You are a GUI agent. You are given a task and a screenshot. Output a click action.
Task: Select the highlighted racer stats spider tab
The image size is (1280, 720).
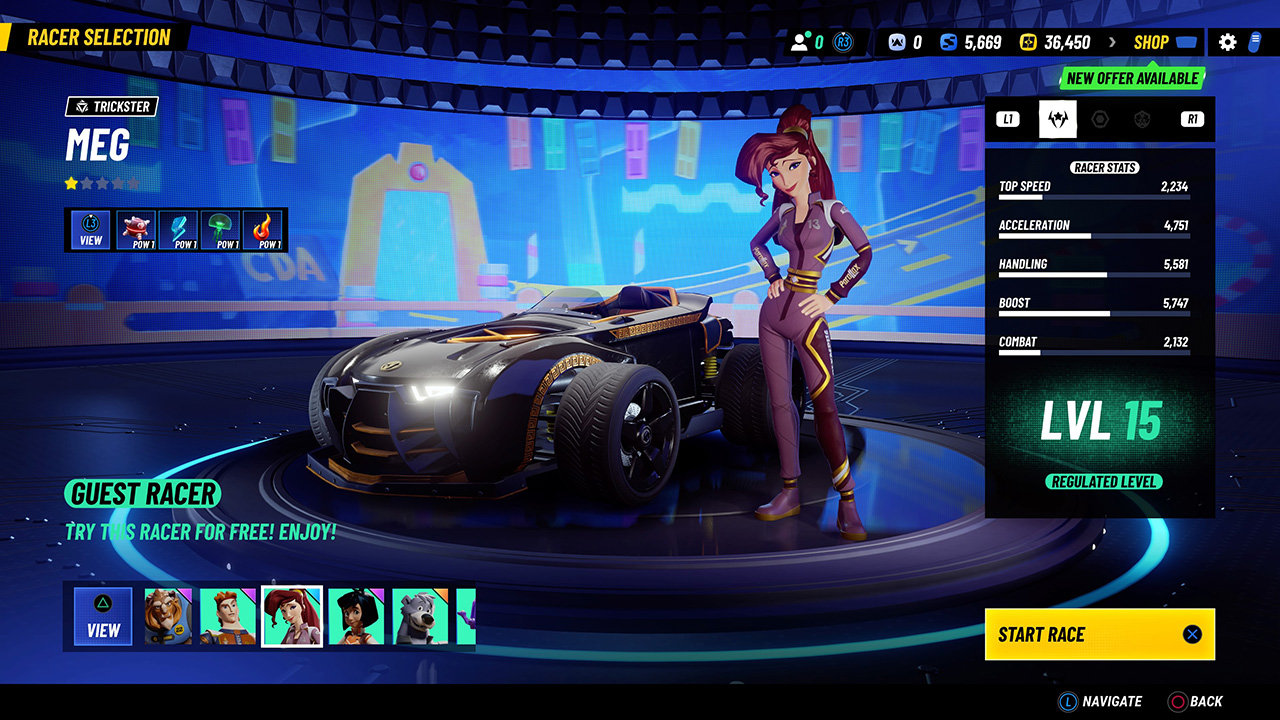tap(1058, 119)
